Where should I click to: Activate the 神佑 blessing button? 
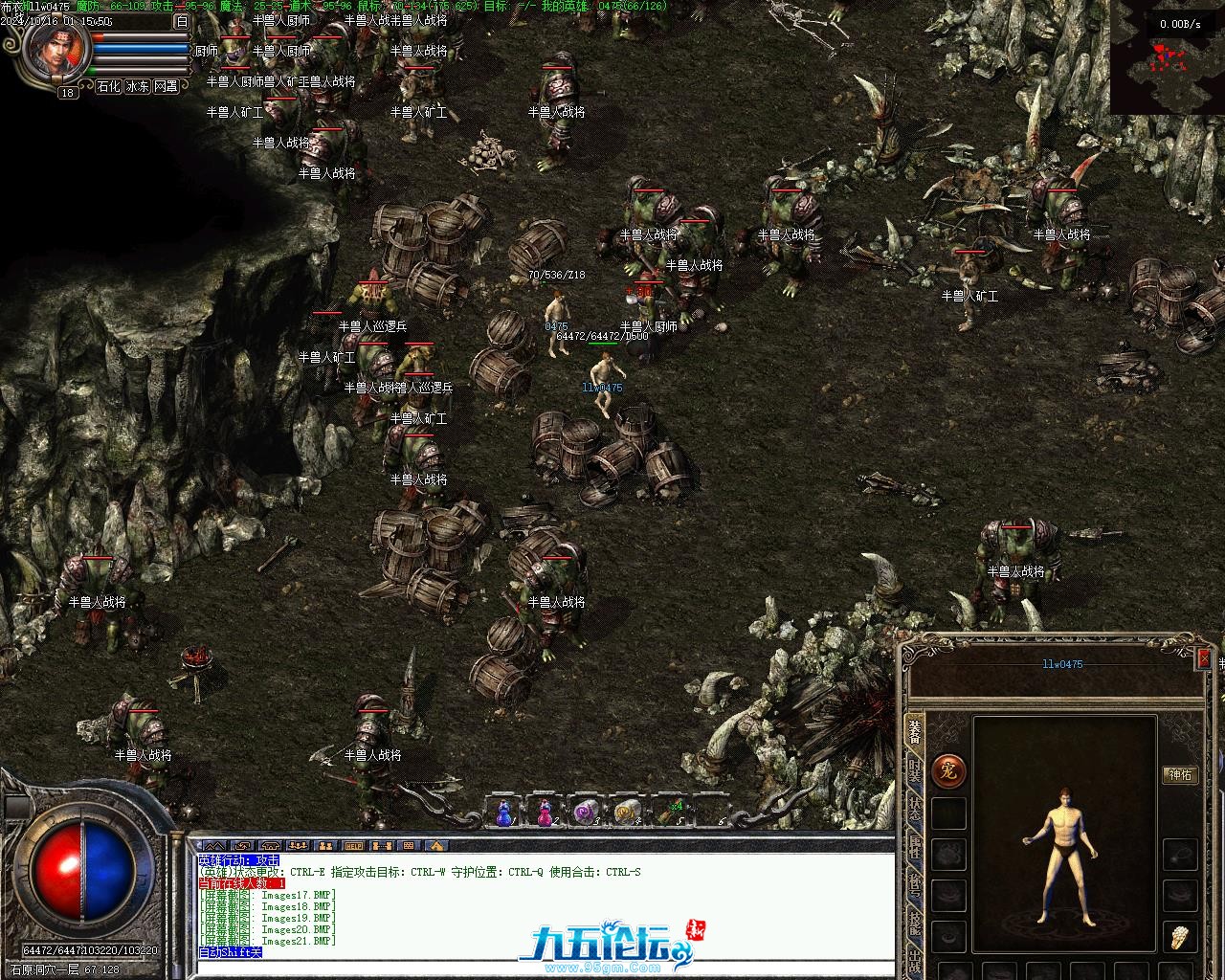coord(1180,775)
